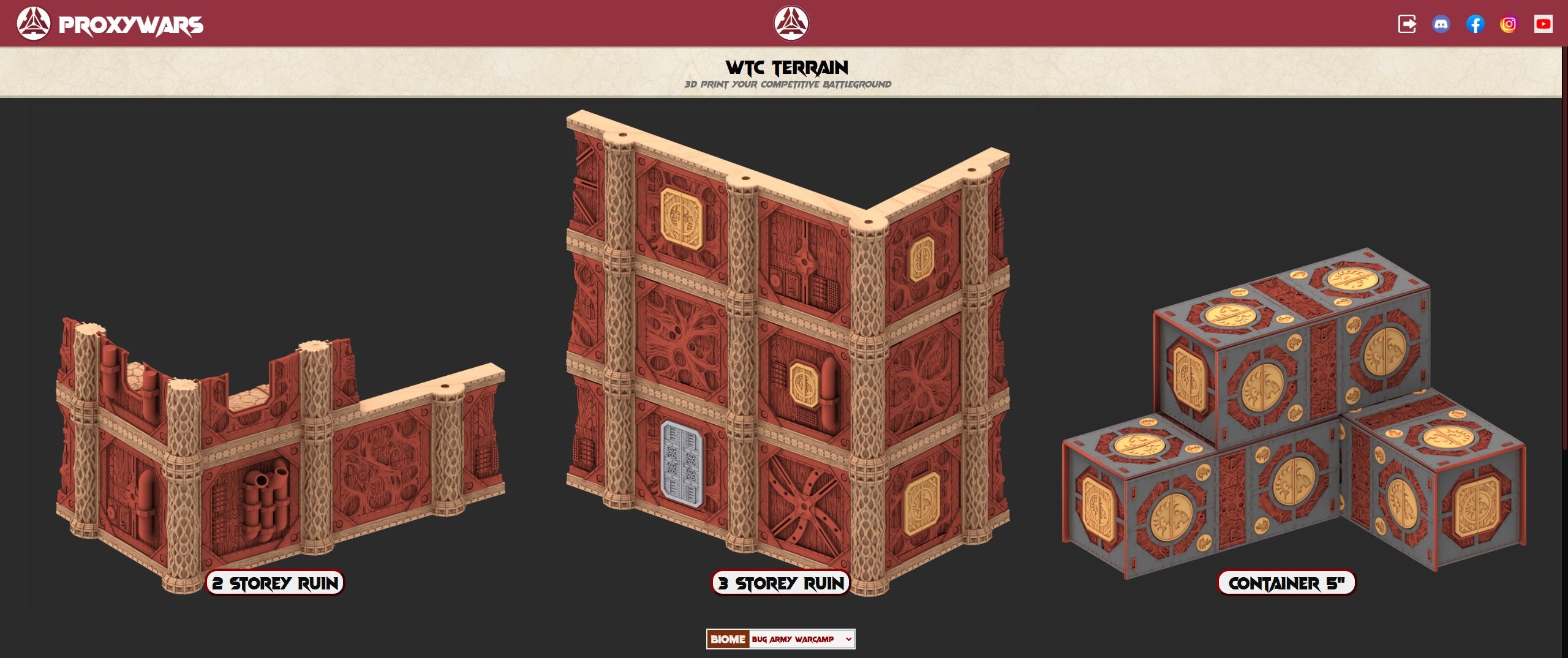The image size is (1568, 658).
Task: Click the dropdown chevron on the biome selector
Action: (x=849, y=640)
